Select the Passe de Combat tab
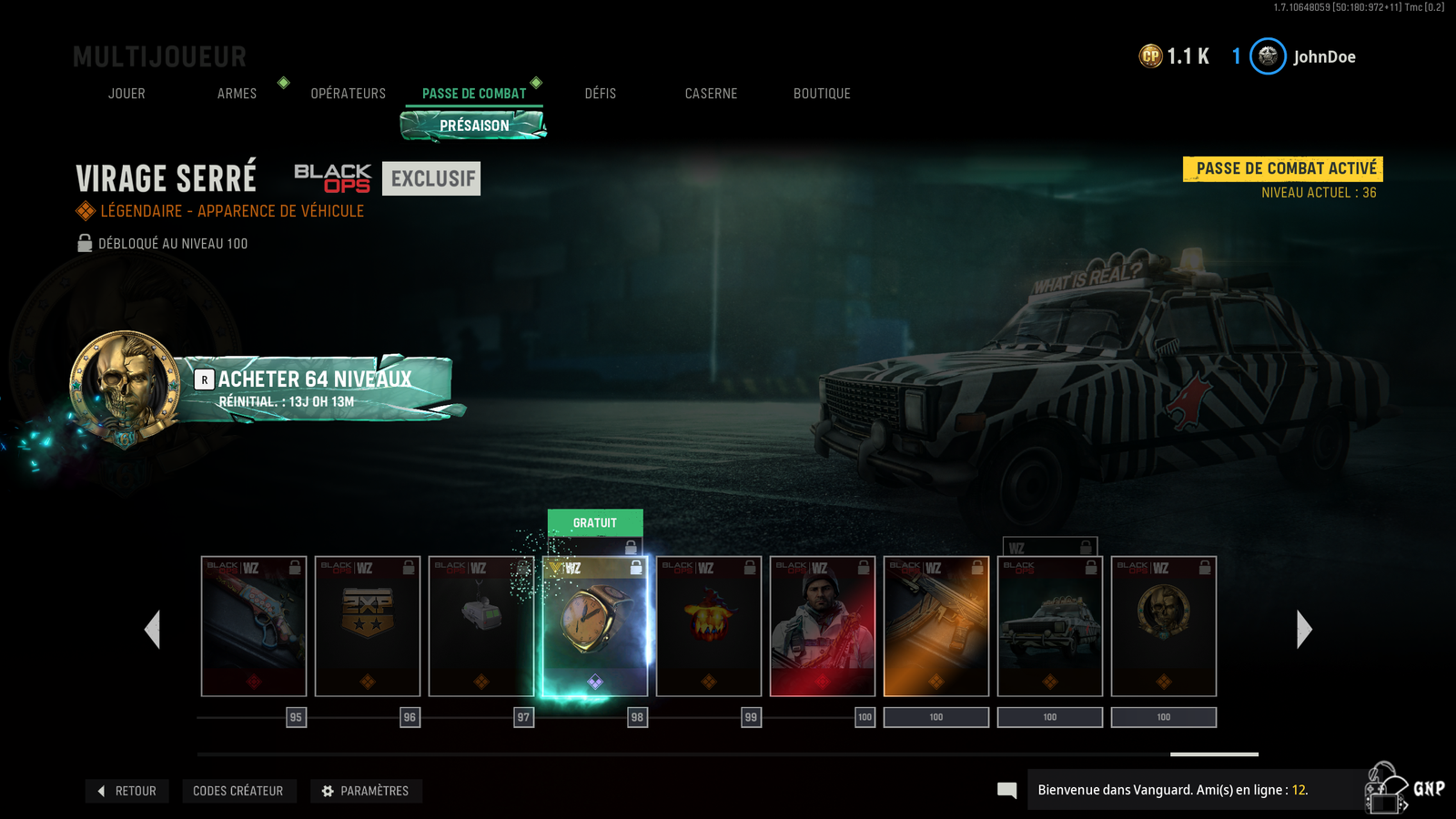The image size is (1456, 819). (x=474, y=94)
